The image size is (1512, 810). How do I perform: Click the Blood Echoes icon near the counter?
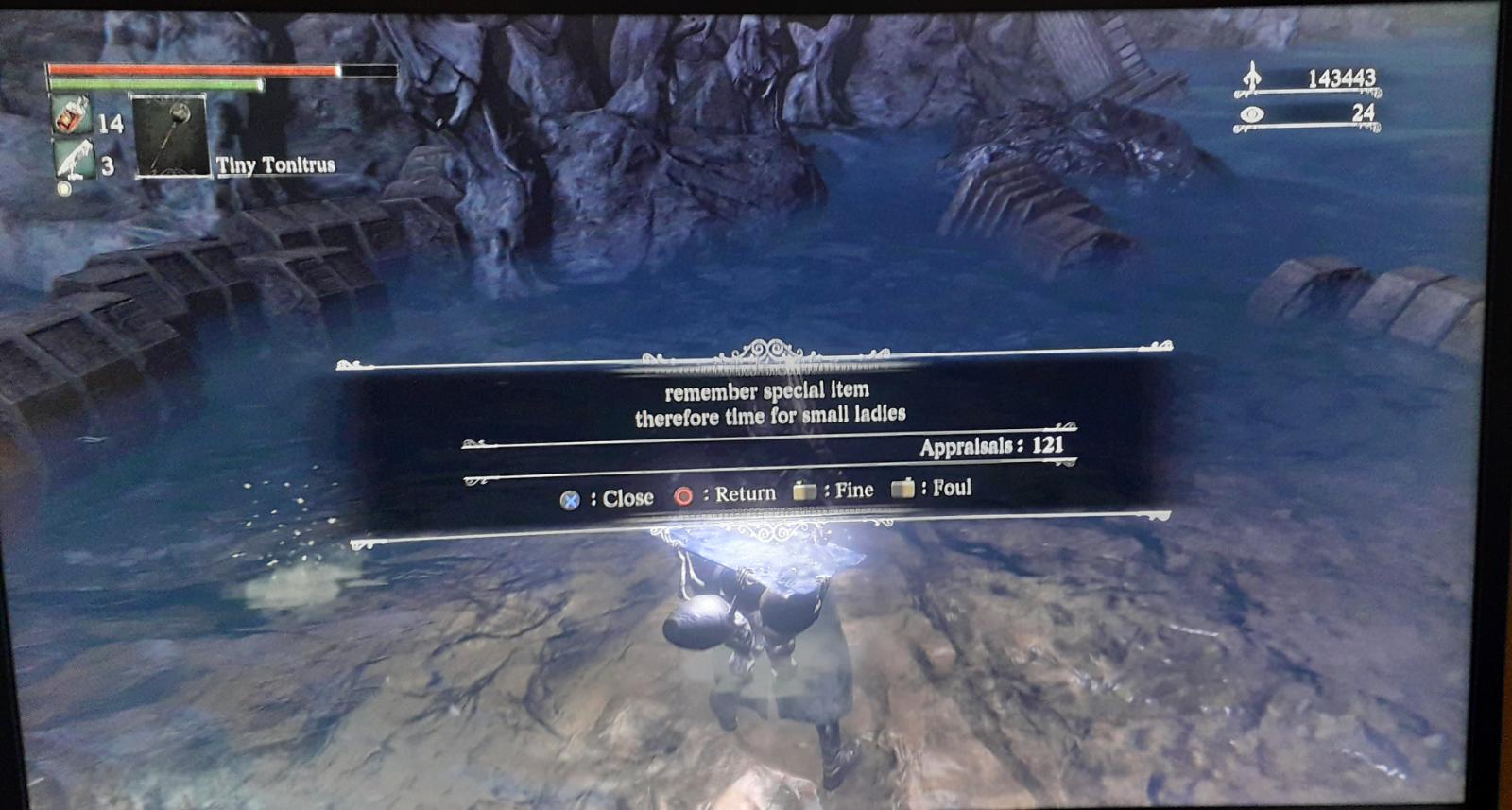pyautogui.click(x=1254, y=80)
